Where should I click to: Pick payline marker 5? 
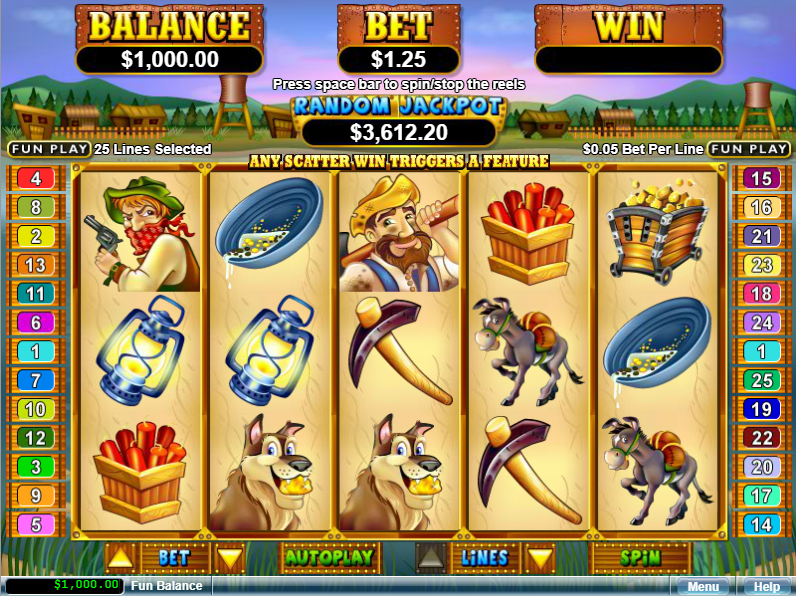[x=36, y=524]
